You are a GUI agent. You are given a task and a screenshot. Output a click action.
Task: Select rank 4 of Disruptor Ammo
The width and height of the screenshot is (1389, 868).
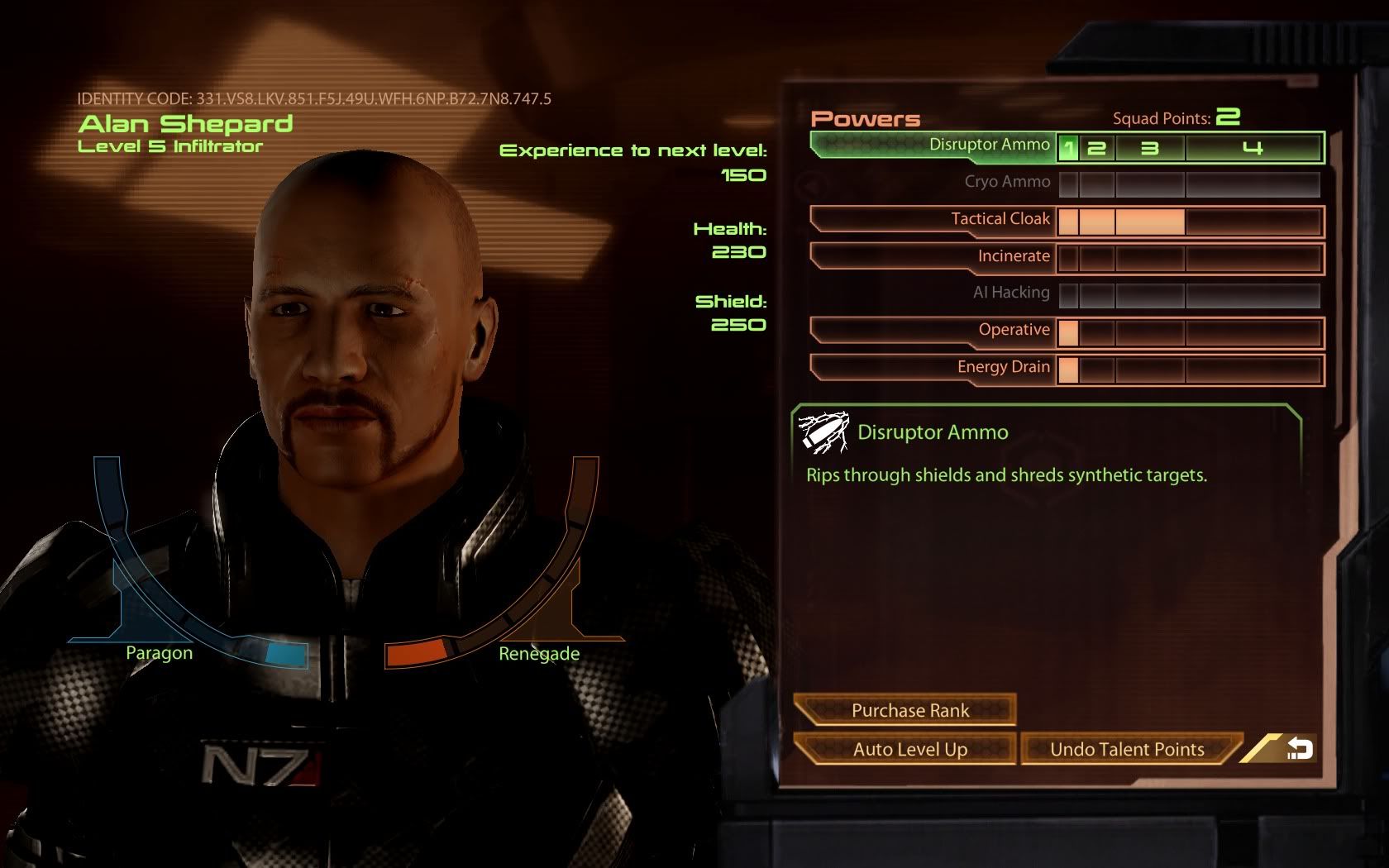(x=1253, y=149)
